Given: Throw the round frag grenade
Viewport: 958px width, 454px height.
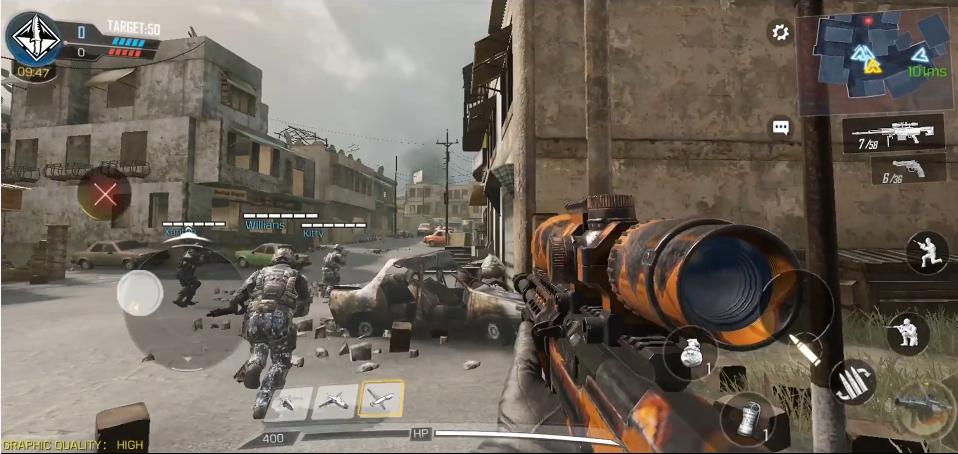Looking at the screenshot, I should [690, 353].
